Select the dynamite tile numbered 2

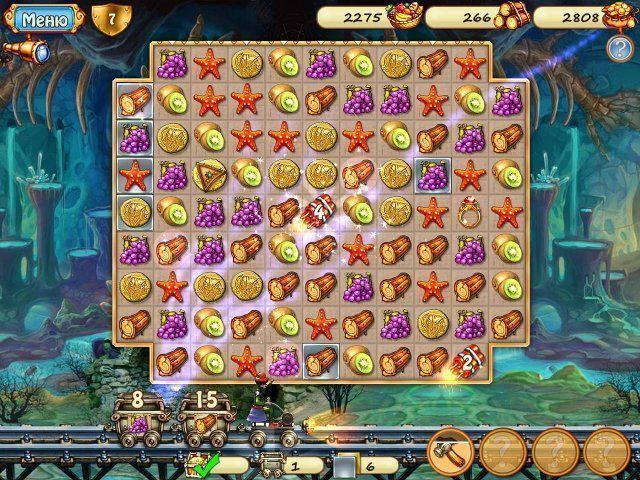468,360
